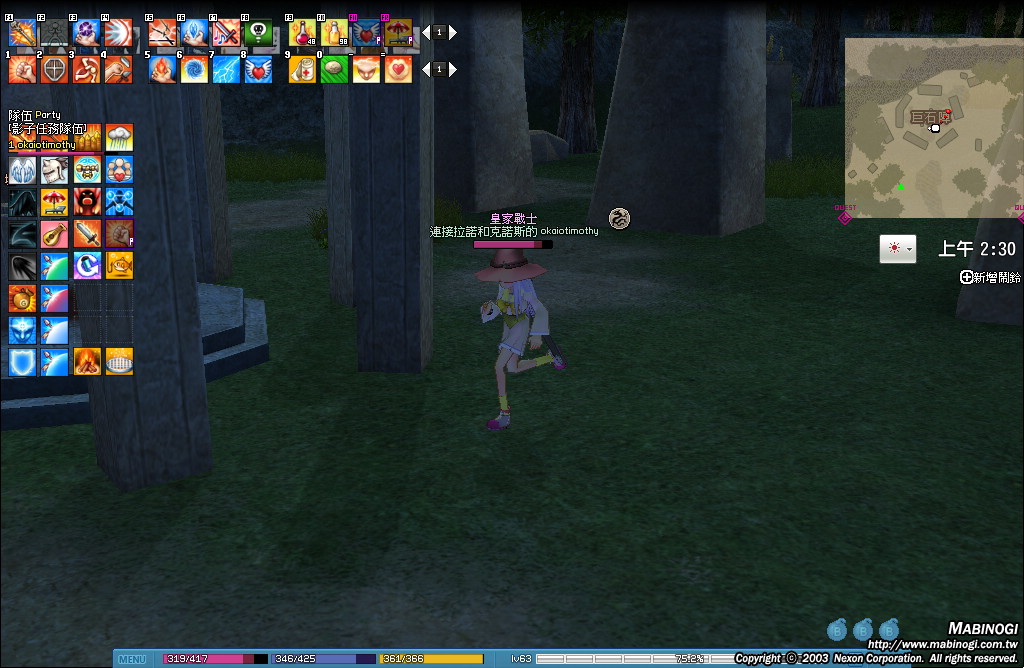Go to next page of top hotbar

(453, 33)
